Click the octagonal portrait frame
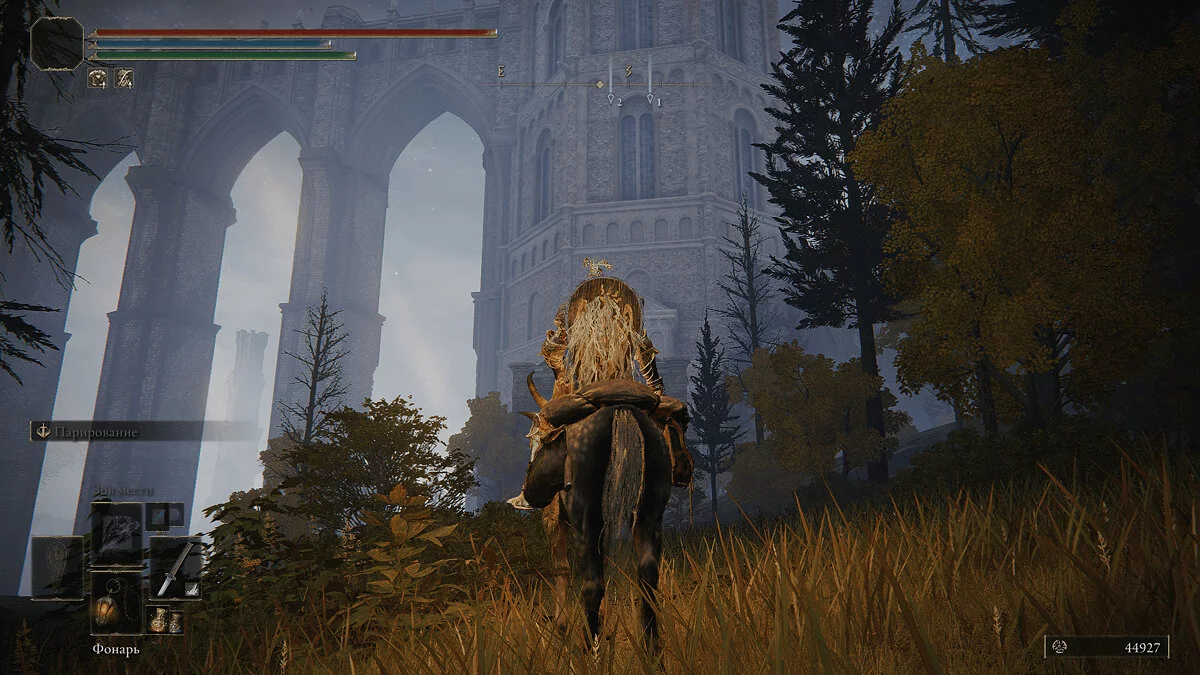1200x675 pixels. (57, 44)
